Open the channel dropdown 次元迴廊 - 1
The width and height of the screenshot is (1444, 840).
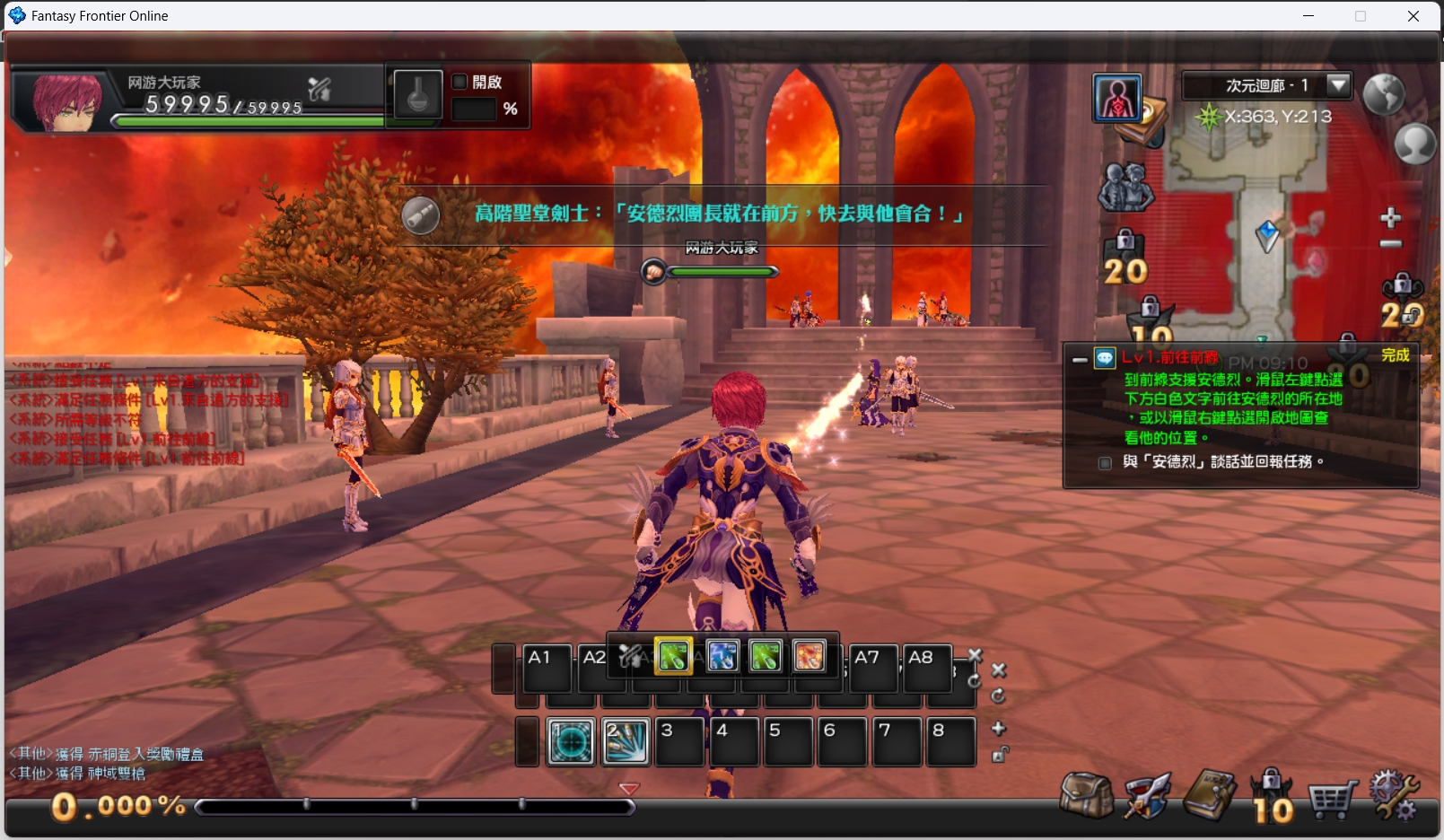[x=1338, y=85]
